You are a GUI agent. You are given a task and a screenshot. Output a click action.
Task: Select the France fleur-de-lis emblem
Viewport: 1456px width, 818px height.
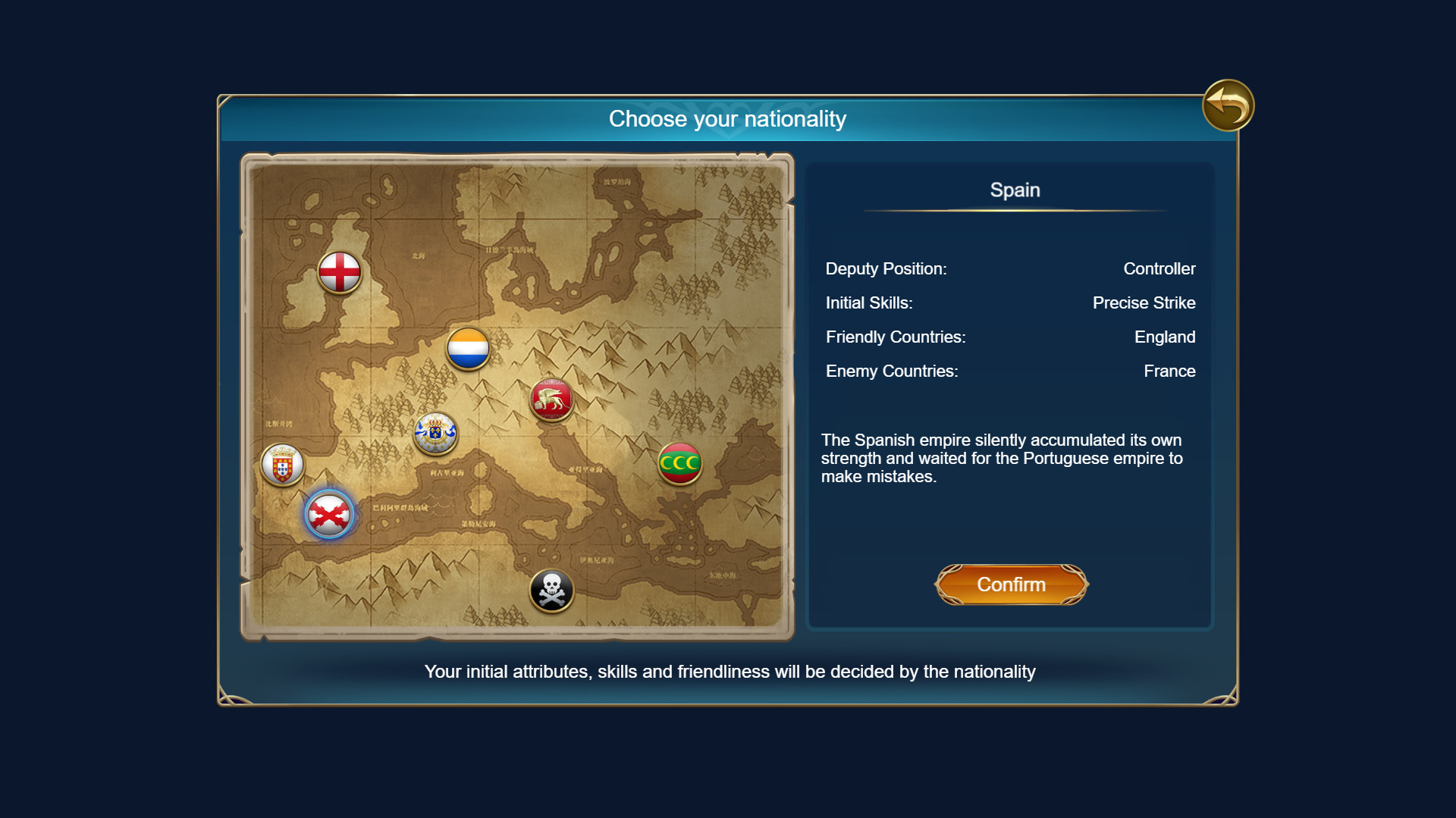(x=436, y=434)
